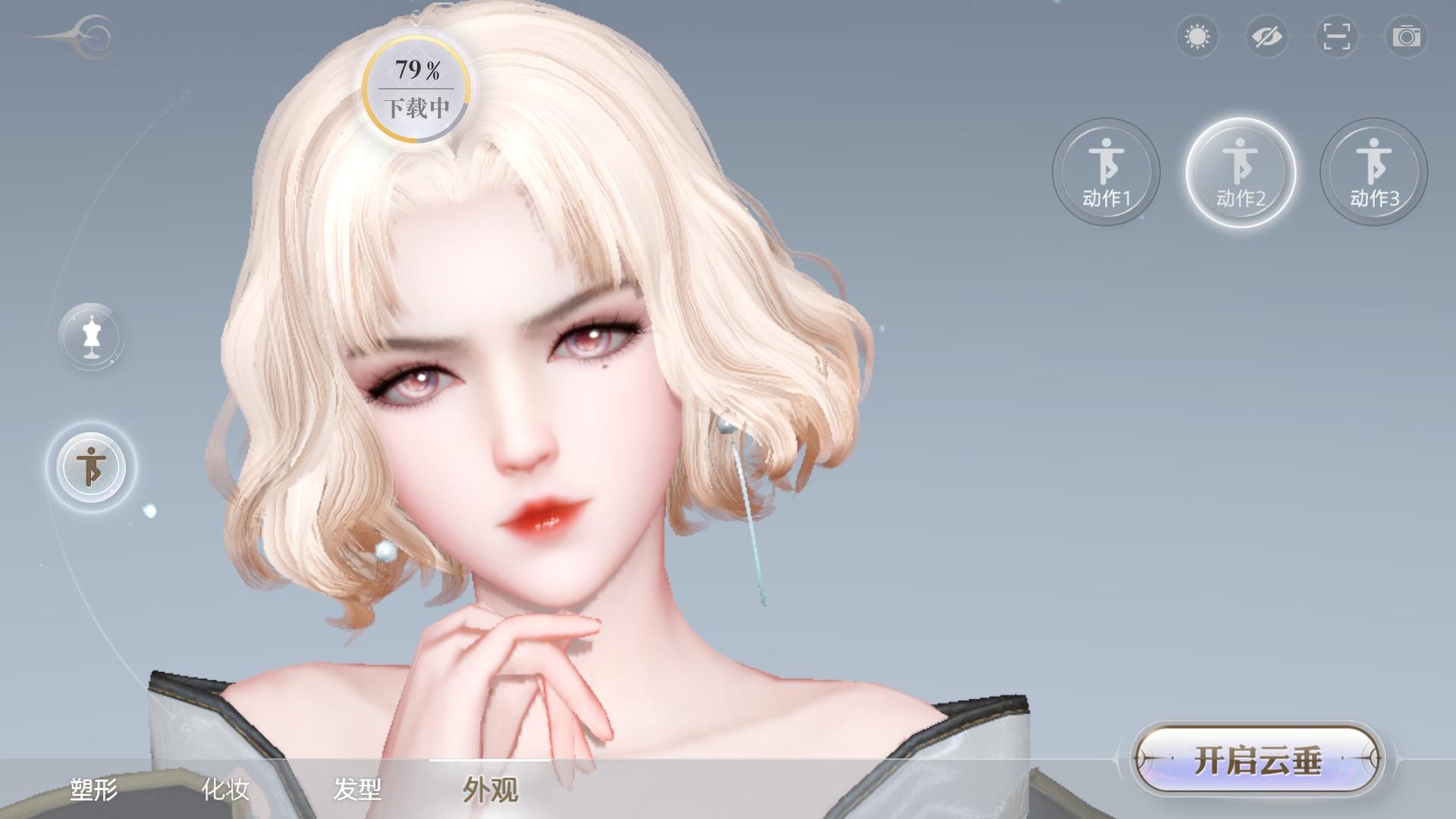Image resolution: width=1456 pixels, height=819 pixels.
Task: Toggle the highlighted pose figure on left side
Action: [90, 468]
